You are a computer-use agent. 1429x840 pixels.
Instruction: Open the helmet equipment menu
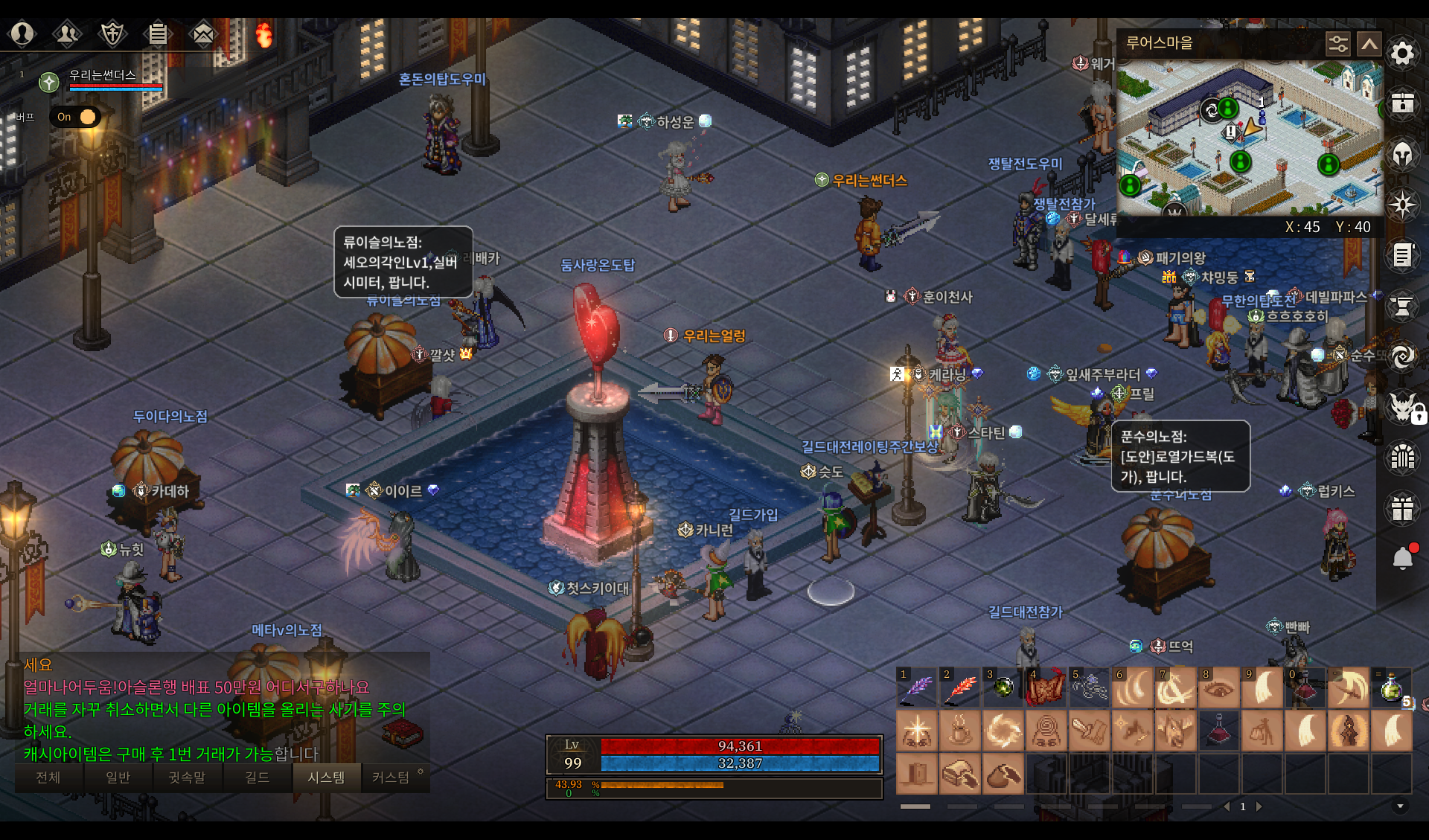click(1402, 155)
